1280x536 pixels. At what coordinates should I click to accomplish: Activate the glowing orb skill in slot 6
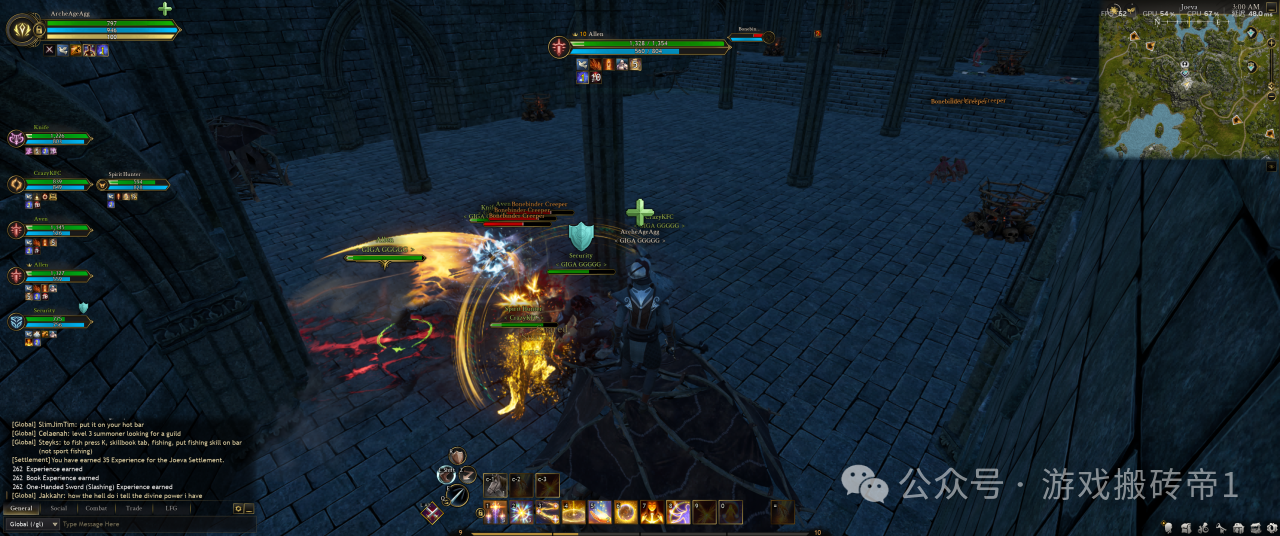626,513
